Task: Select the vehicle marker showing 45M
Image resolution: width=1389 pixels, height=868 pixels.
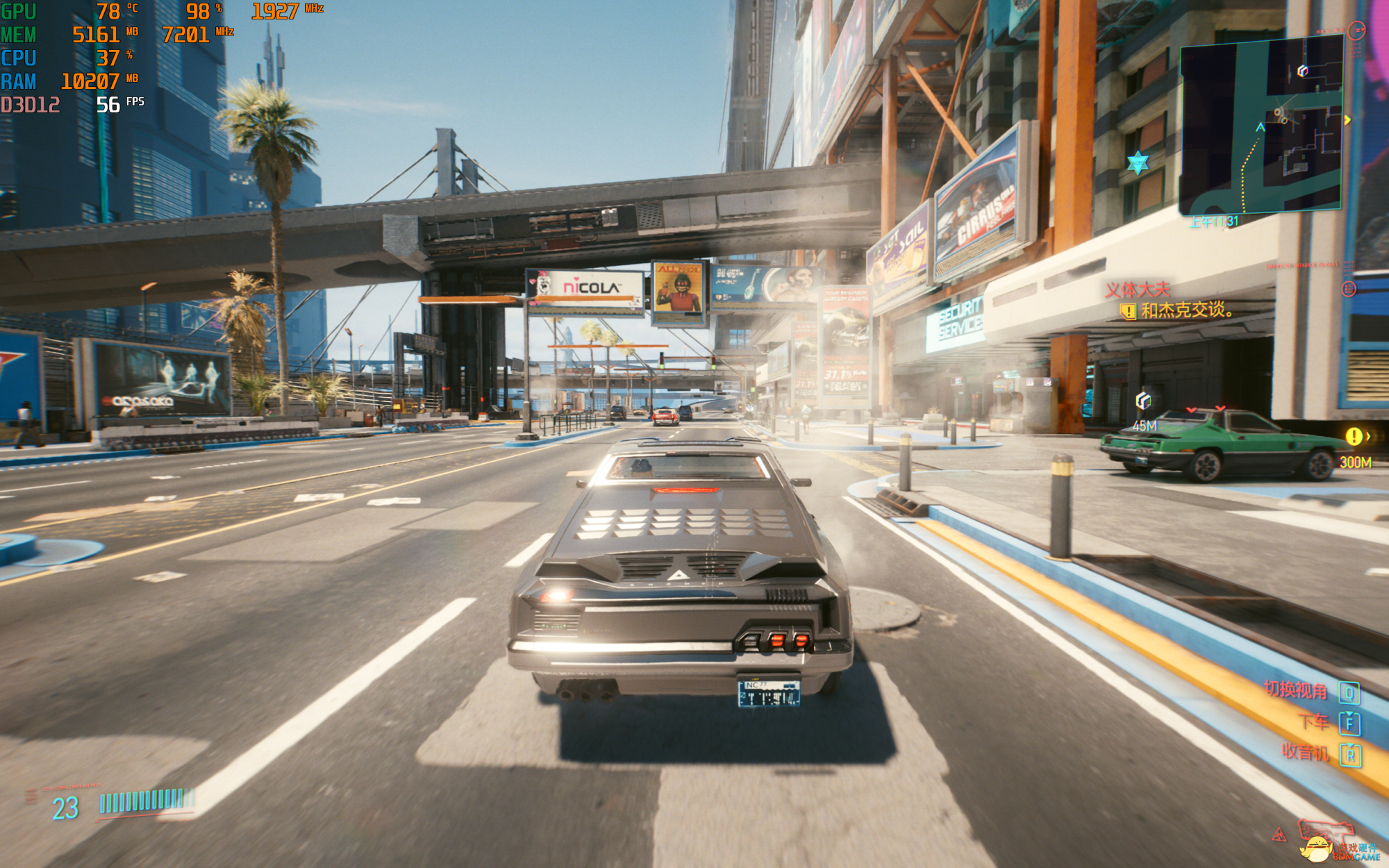Action: pos(1143,401)
